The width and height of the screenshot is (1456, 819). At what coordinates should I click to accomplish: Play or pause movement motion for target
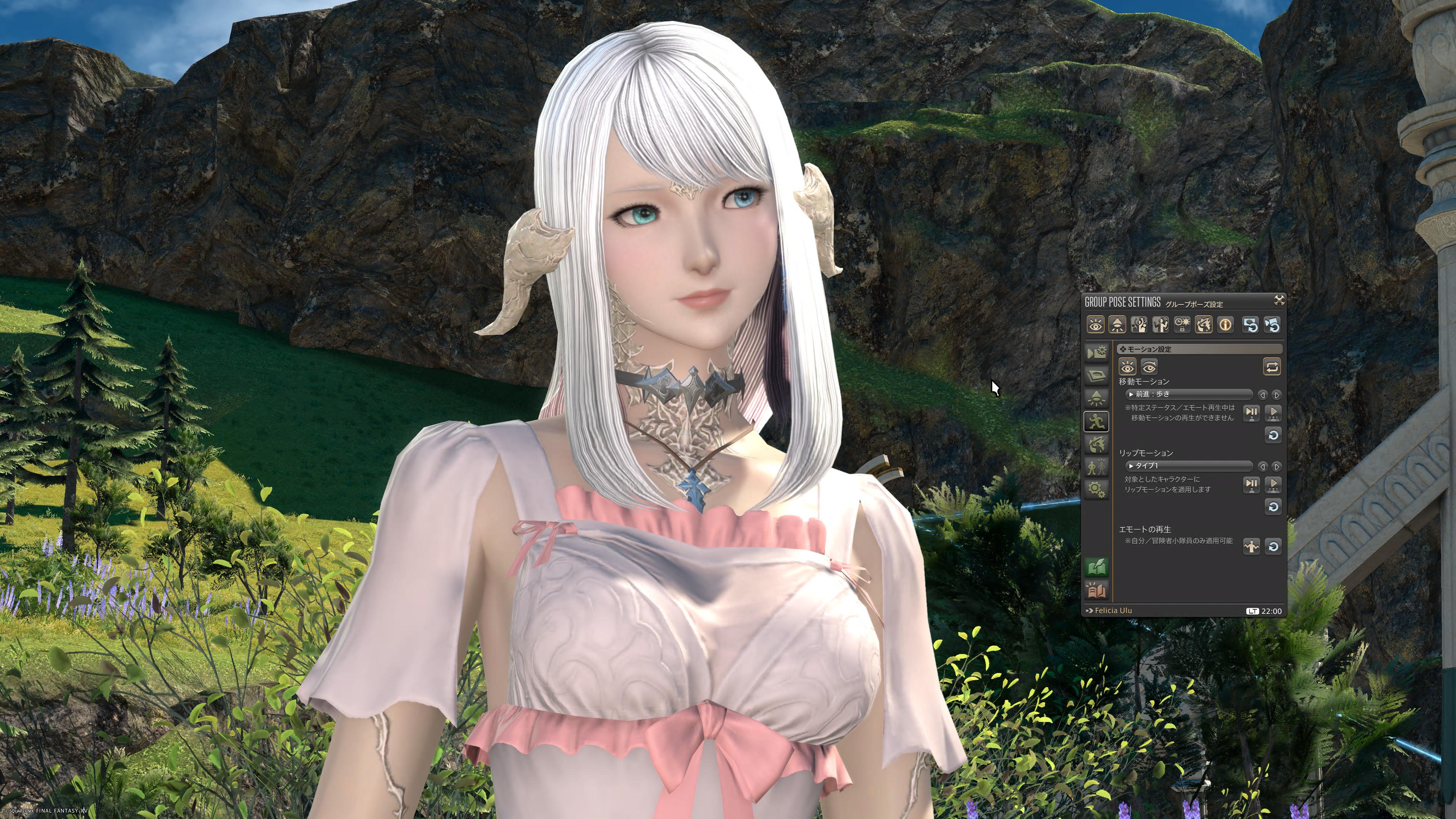pyautogui.click(x=1251, y=413)
